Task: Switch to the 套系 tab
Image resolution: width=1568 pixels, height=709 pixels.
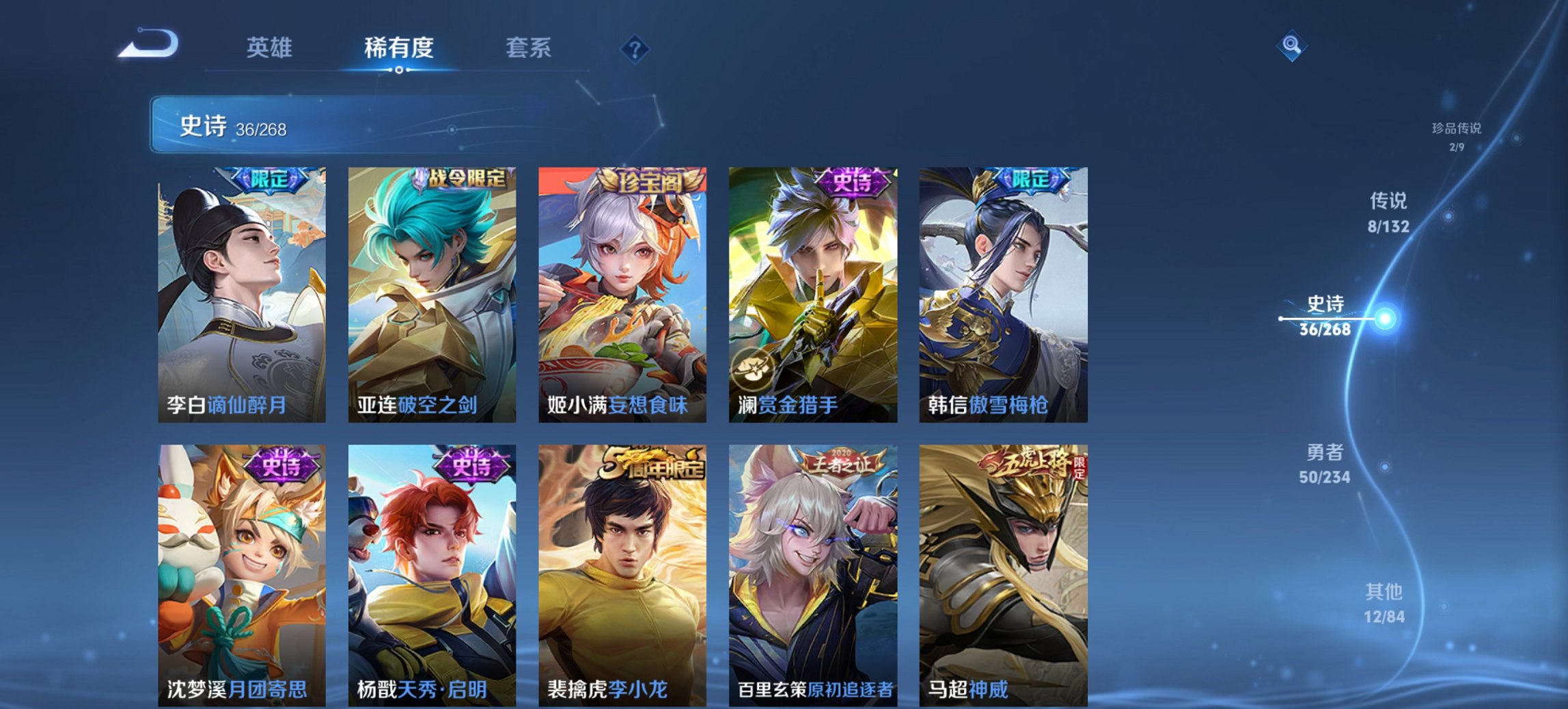Action: coord(527,48)
